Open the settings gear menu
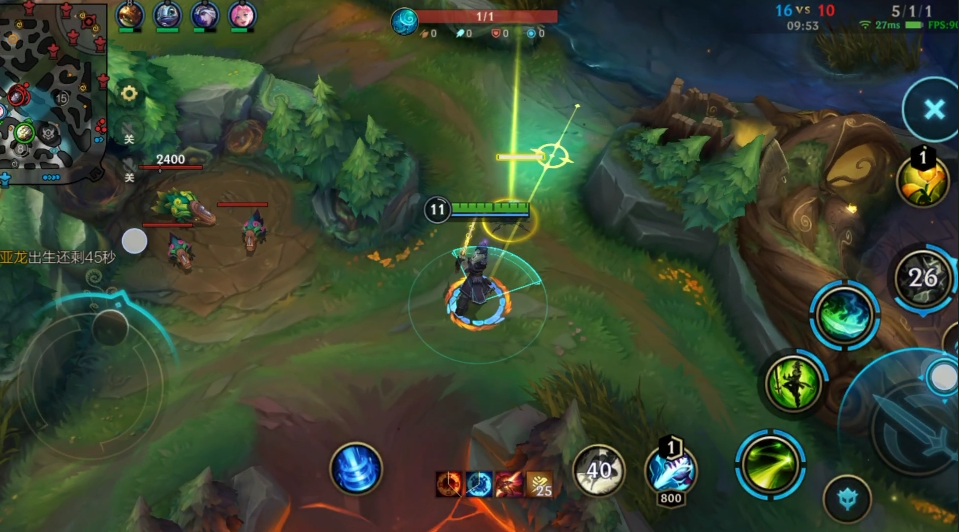 pyautogui.click(x=129, y=93)
